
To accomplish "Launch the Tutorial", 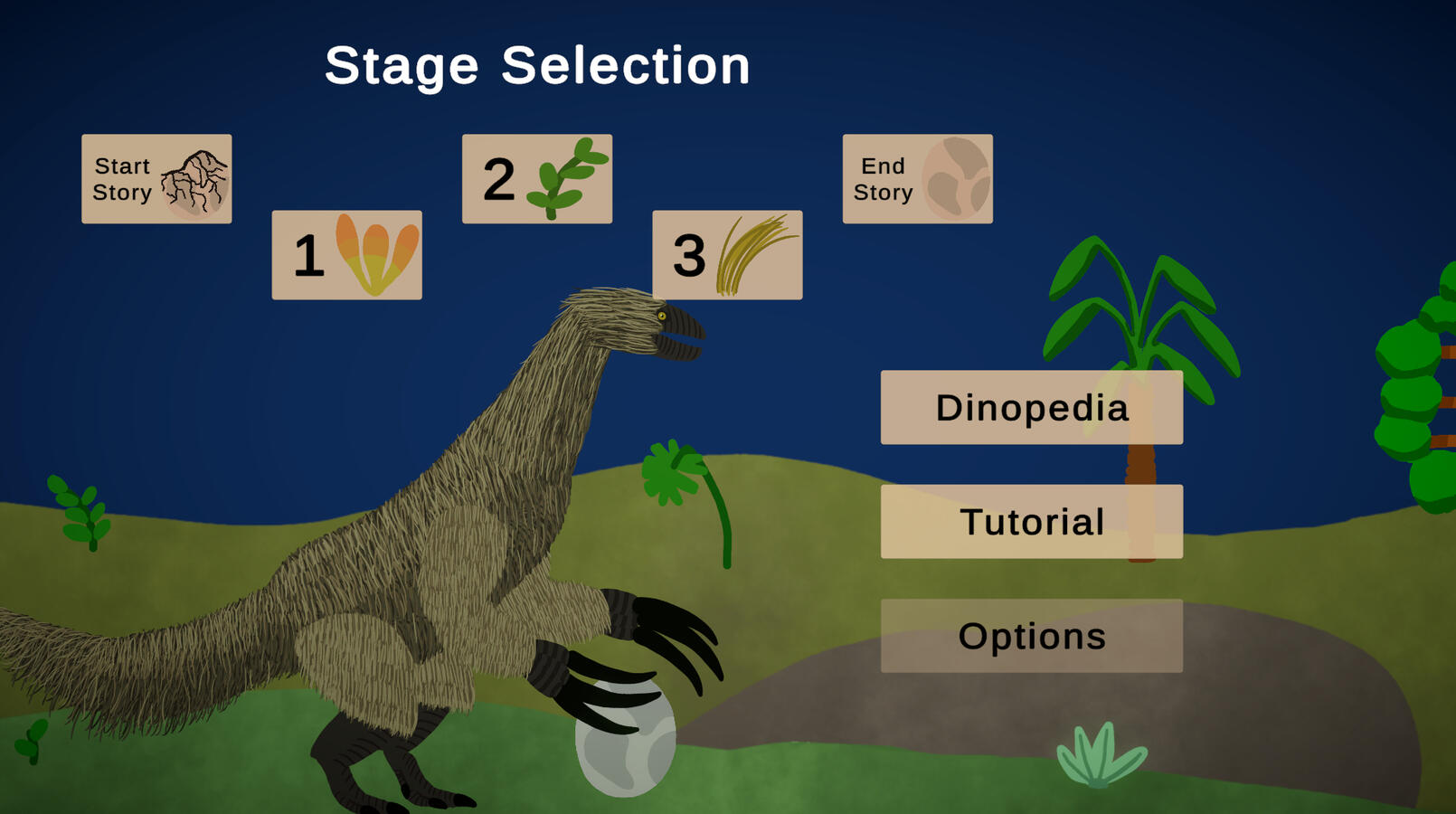I will 1031,522.
